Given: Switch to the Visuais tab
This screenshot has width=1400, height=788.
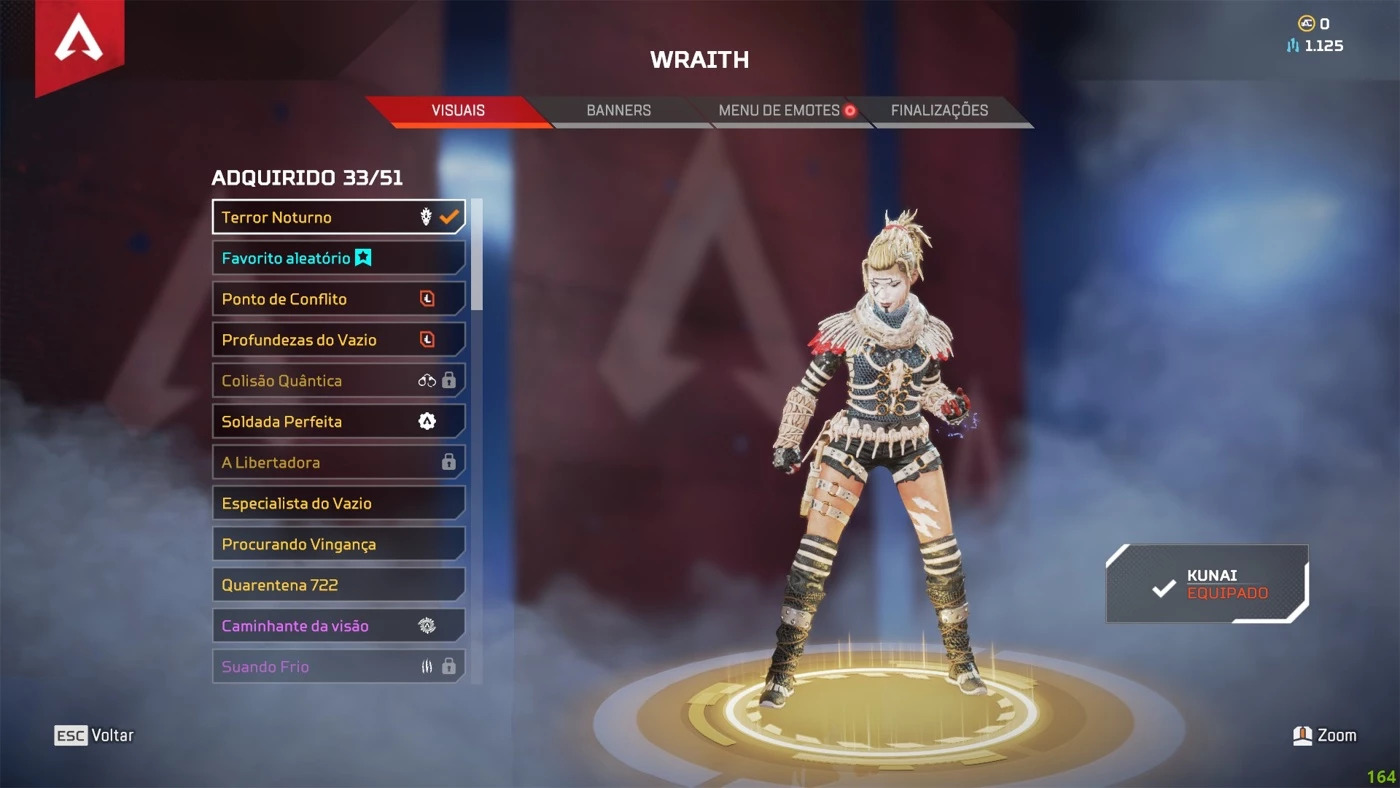Looking at the screenshot, I should [458, 111].
